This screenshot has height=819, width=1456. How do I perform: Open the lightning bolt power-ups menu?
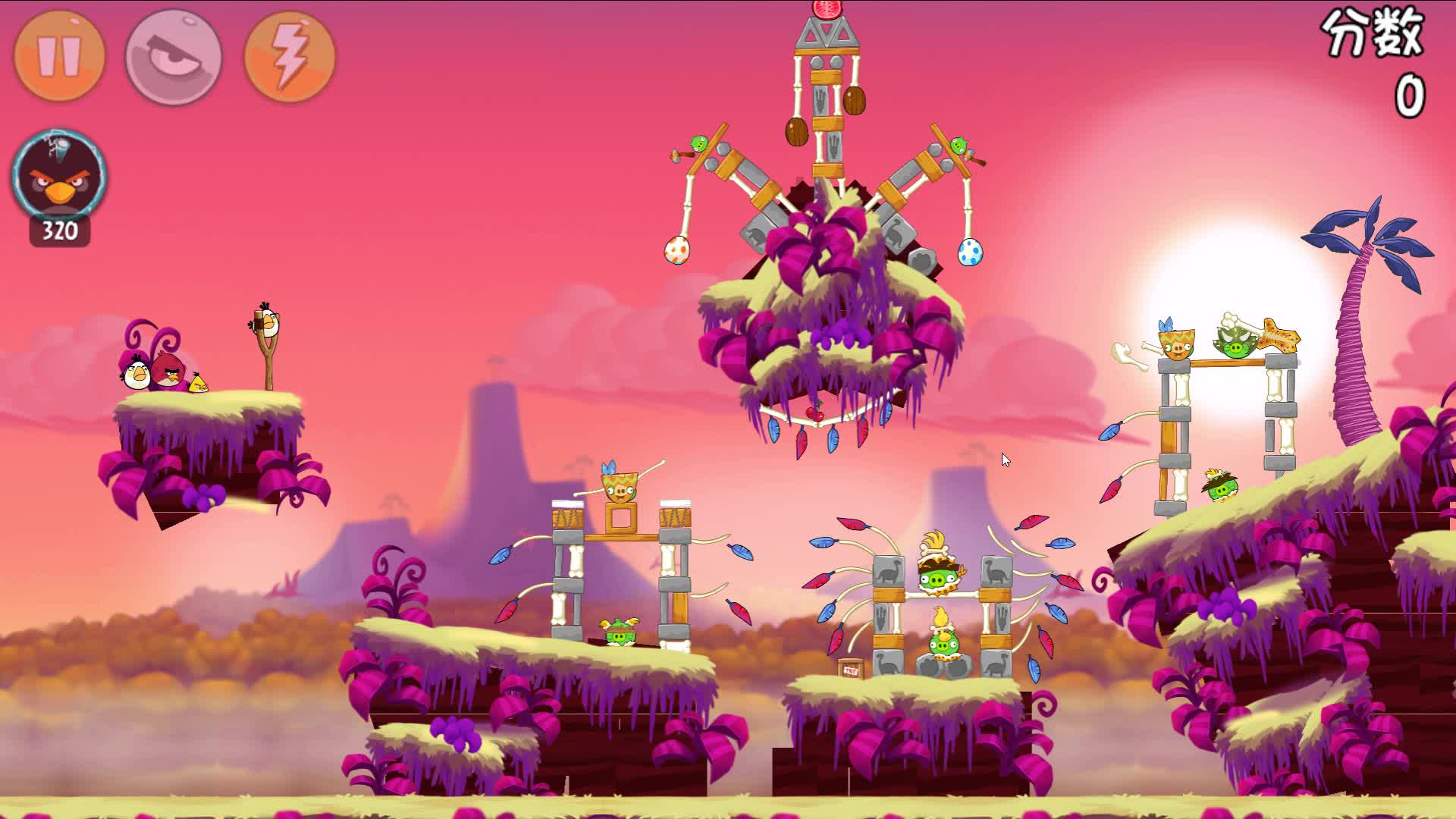(290, 56)
